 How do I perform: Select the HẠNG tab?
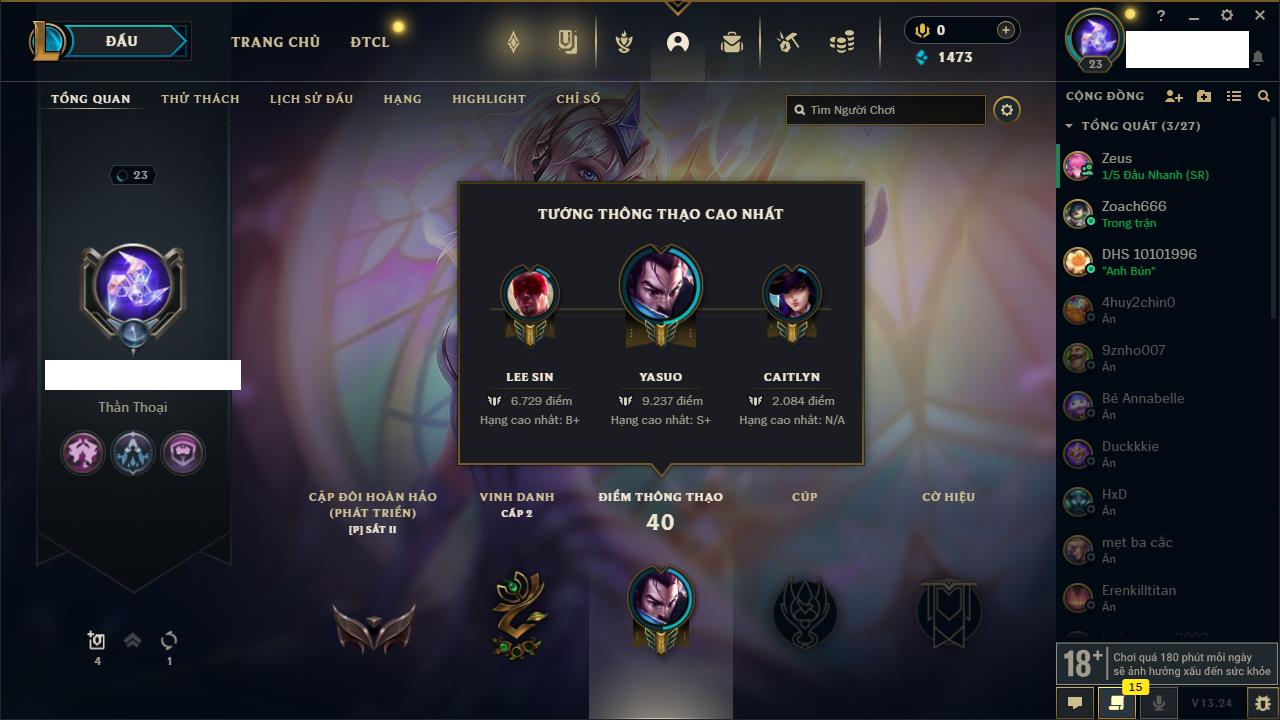(x=402, y=99)
